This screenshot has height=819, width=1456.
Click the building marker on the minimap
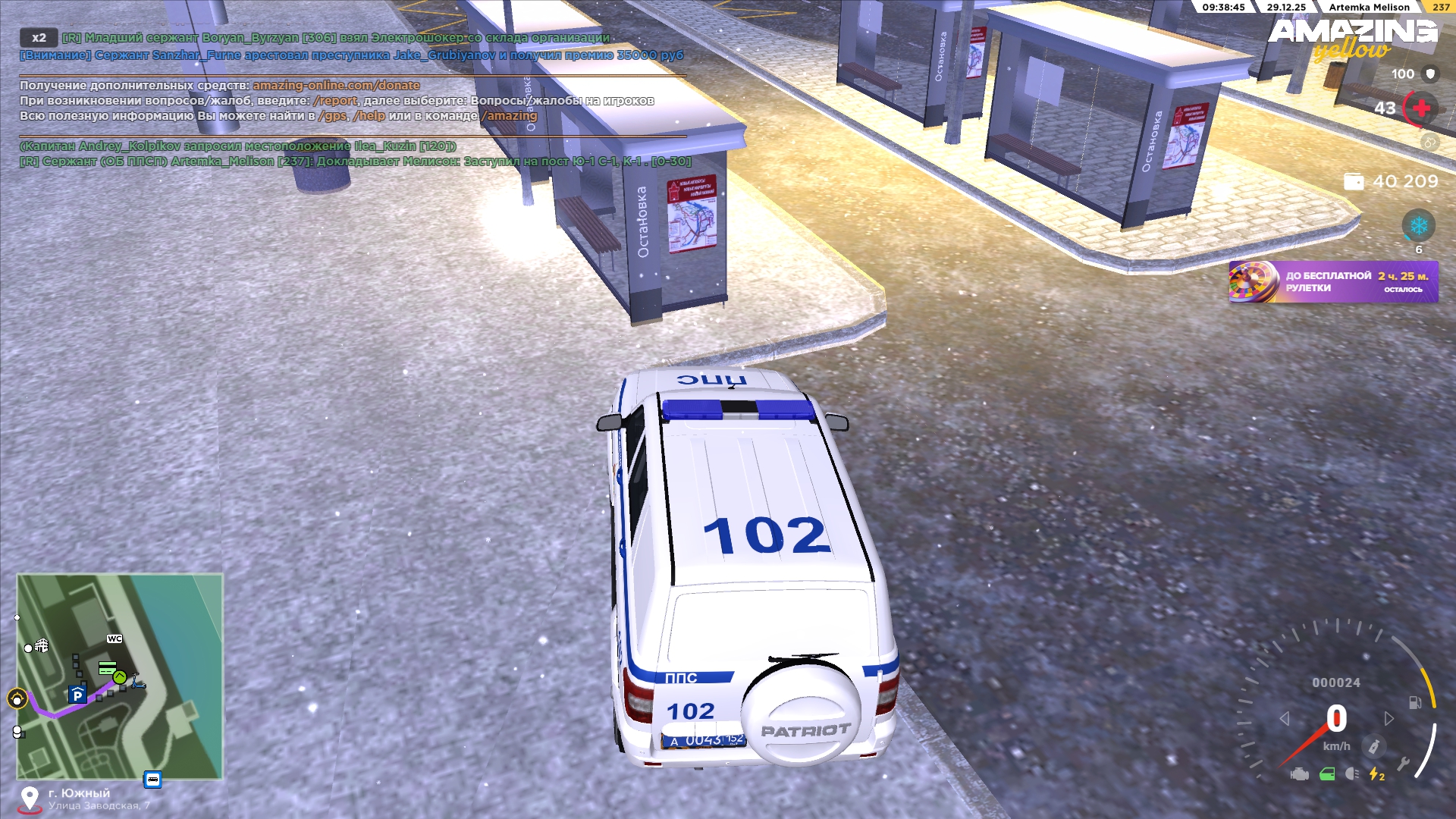[42, 645]
